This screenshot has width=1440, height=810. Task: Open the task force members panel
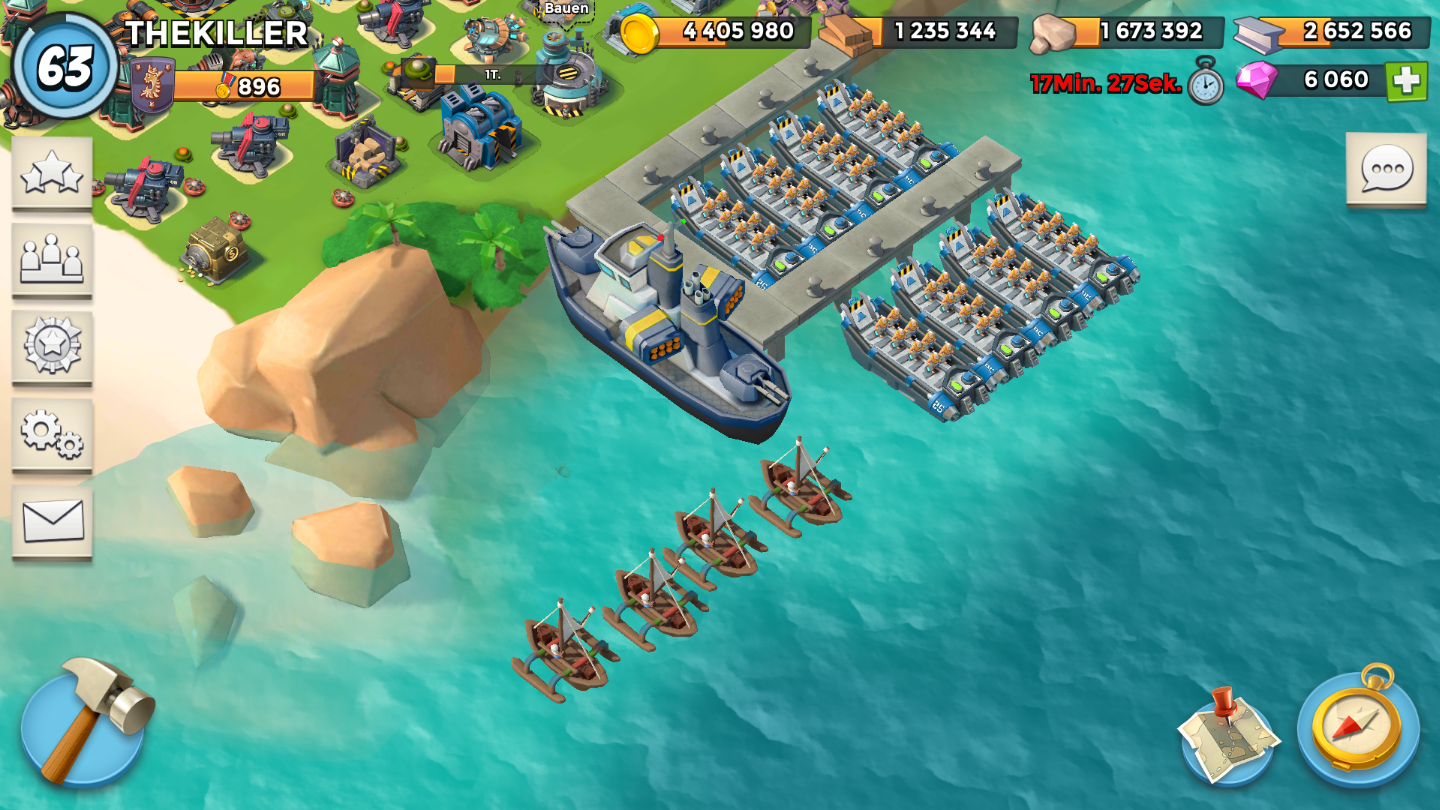[52, 260]
